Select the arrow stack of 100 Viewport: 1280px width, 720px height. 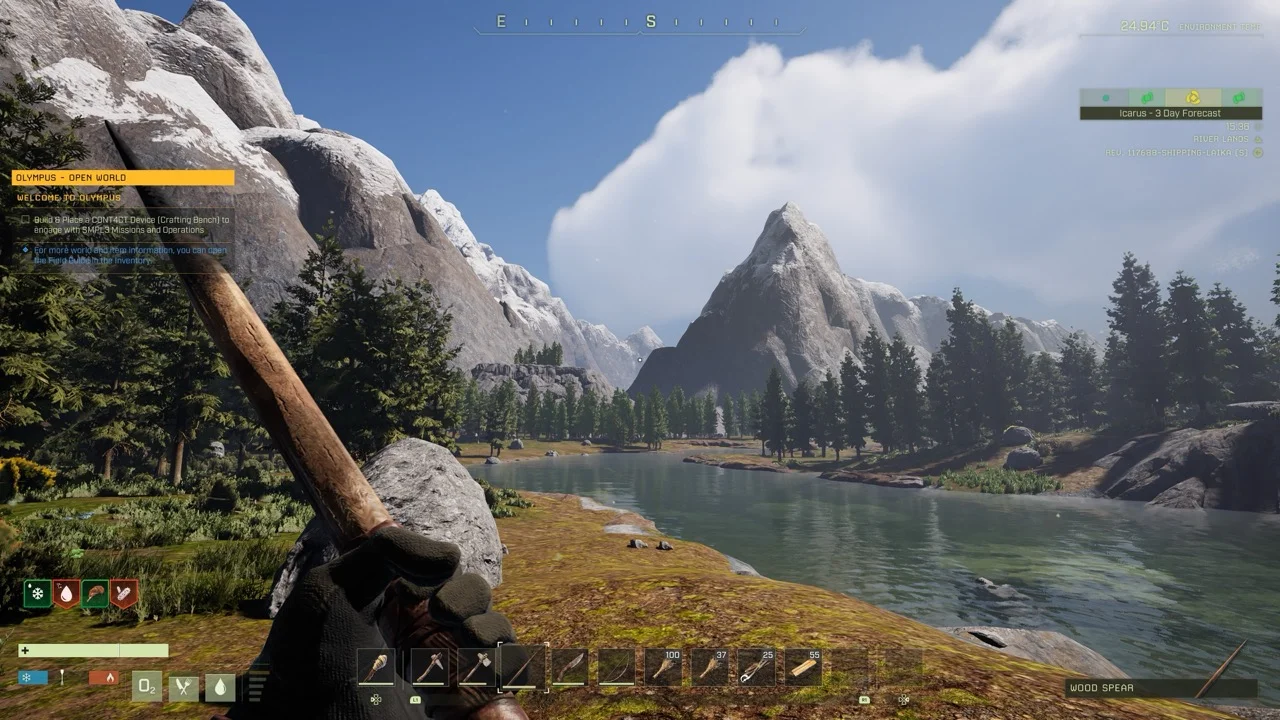[664, 667]
